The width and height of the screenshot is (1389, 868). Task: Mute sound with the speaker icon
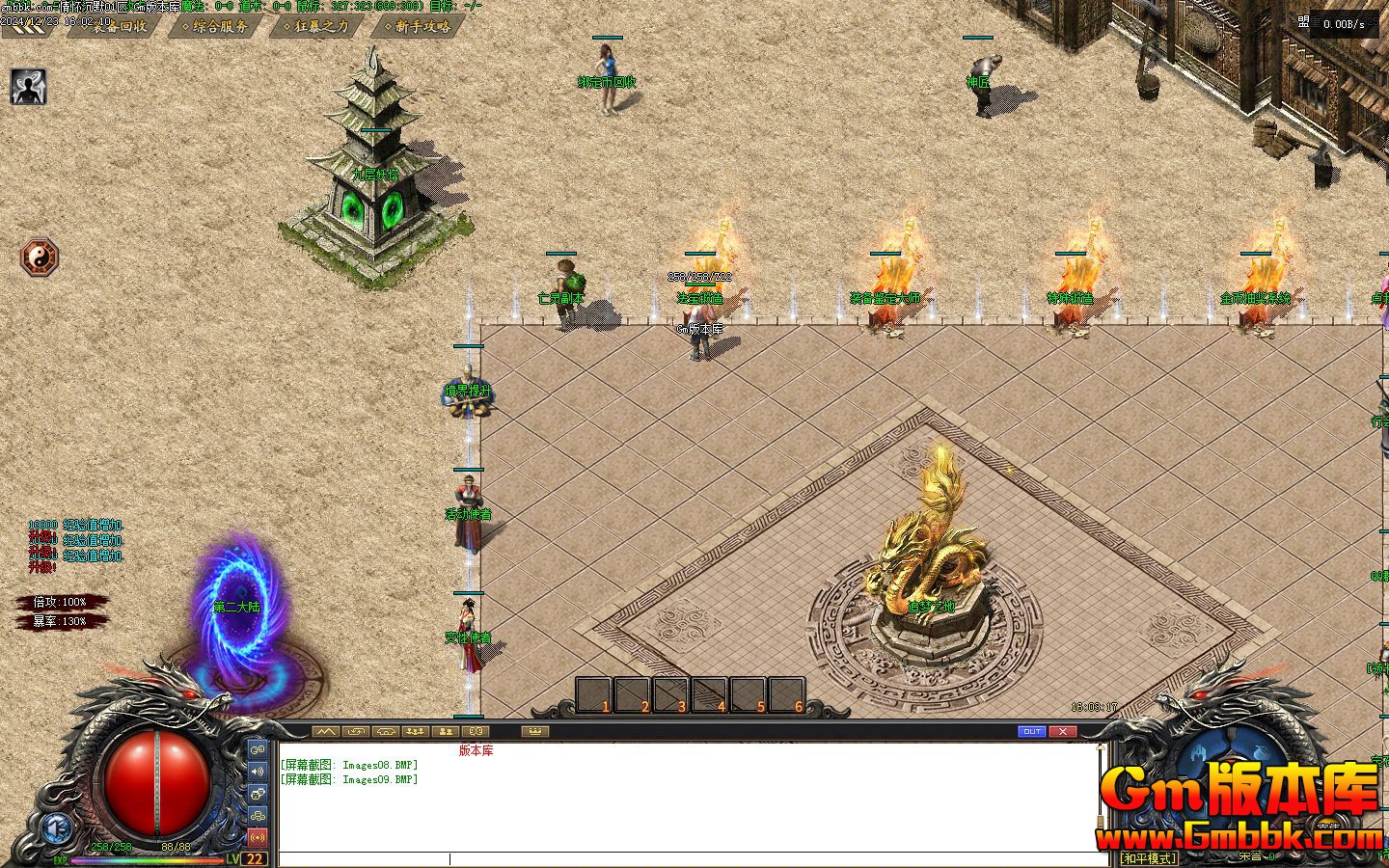(258, 772)
